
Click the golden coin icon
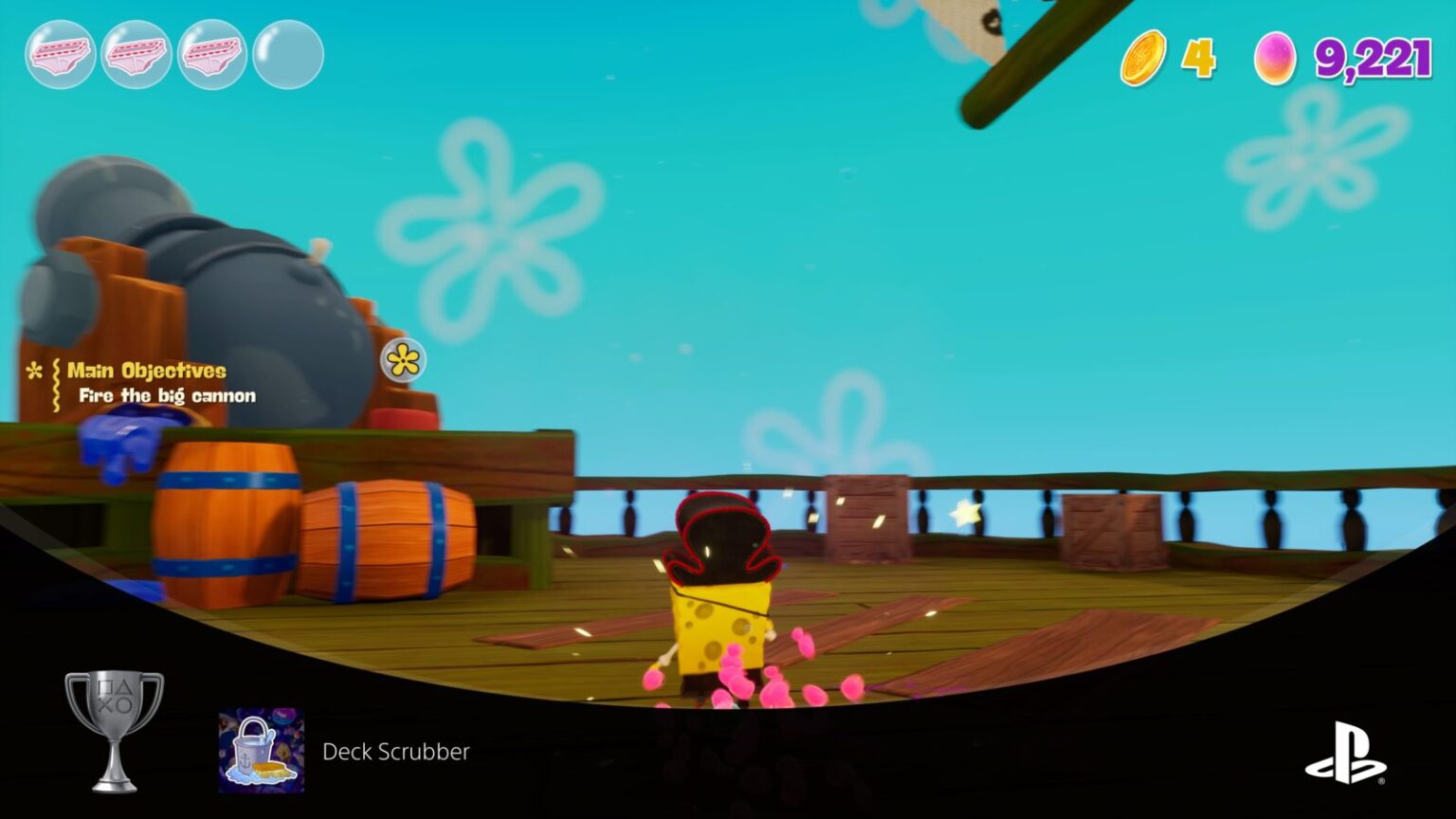point(1143,60)
